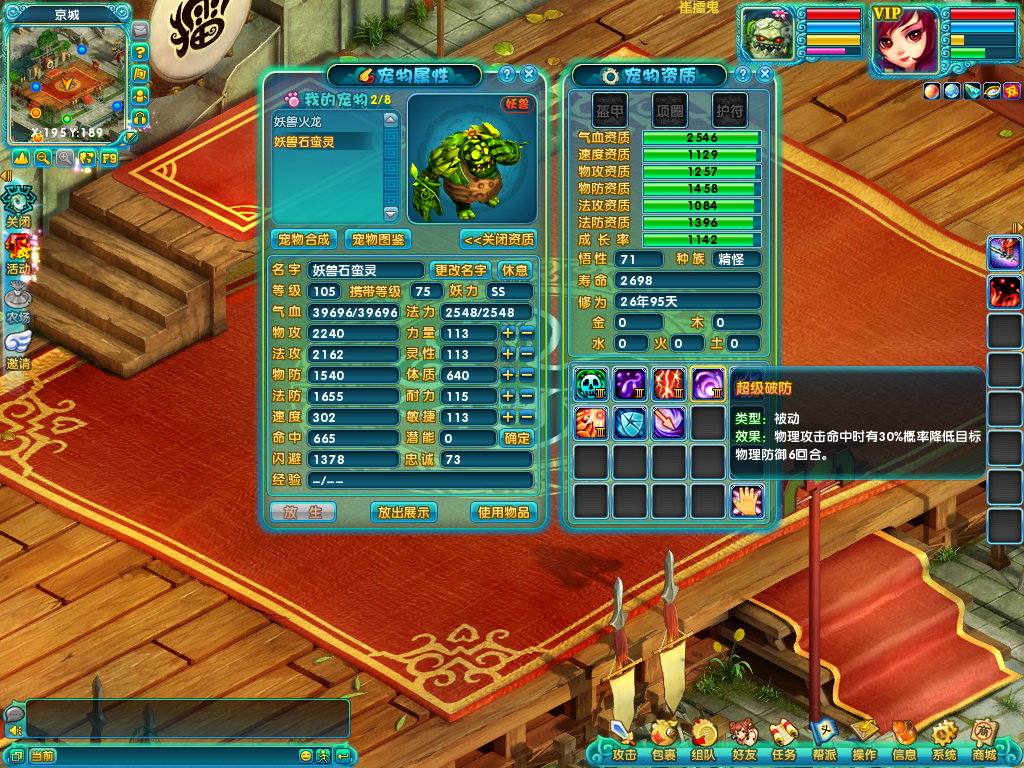The image size is (1024, 768).
Task: Open the 宠物图鉴 pet encyclopedia
Action: (x=378, y=240)
